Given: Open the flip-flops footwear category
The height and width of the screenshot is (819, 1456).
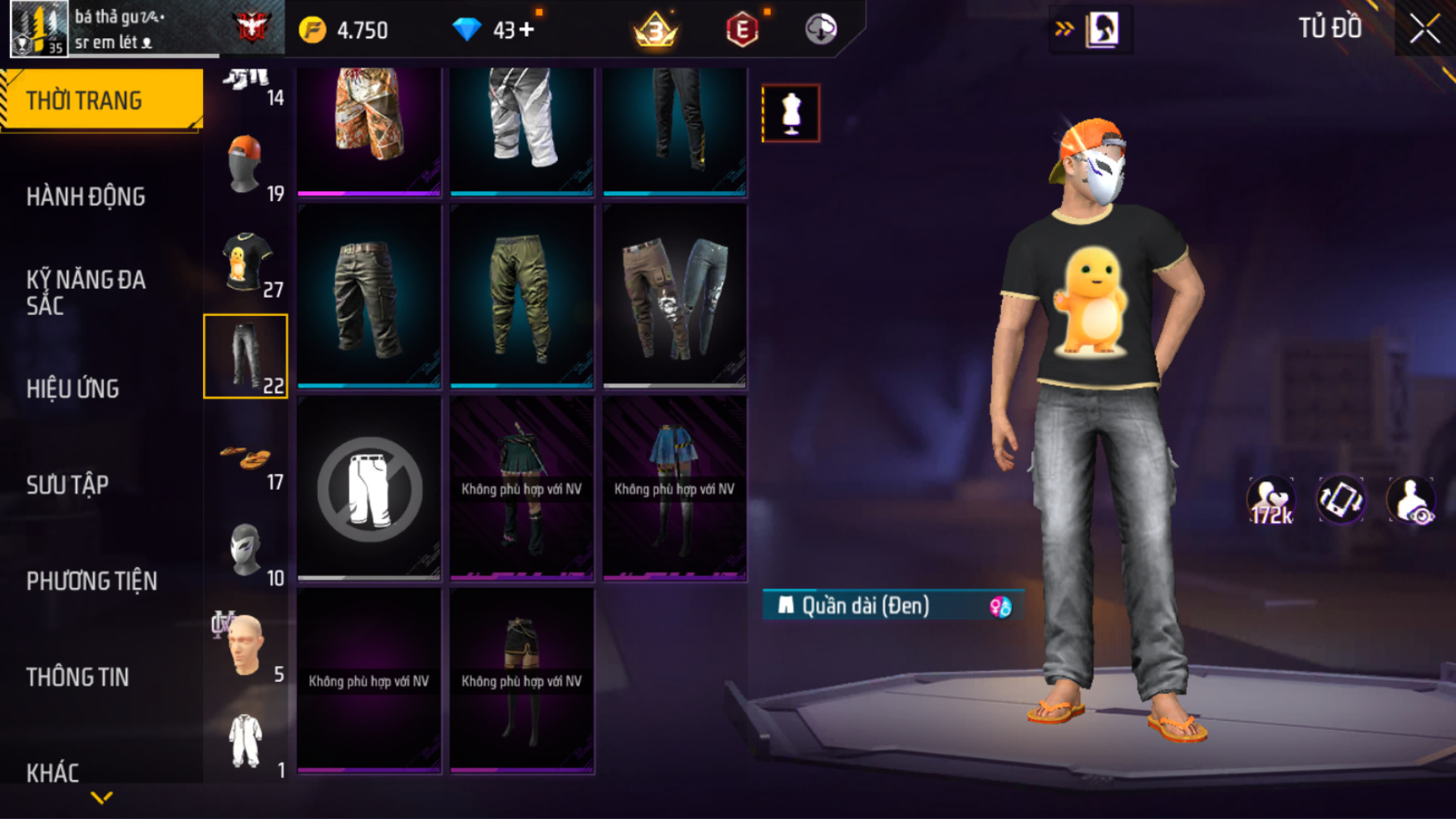Looking at the screenshot, I should [x=246, y=457].
